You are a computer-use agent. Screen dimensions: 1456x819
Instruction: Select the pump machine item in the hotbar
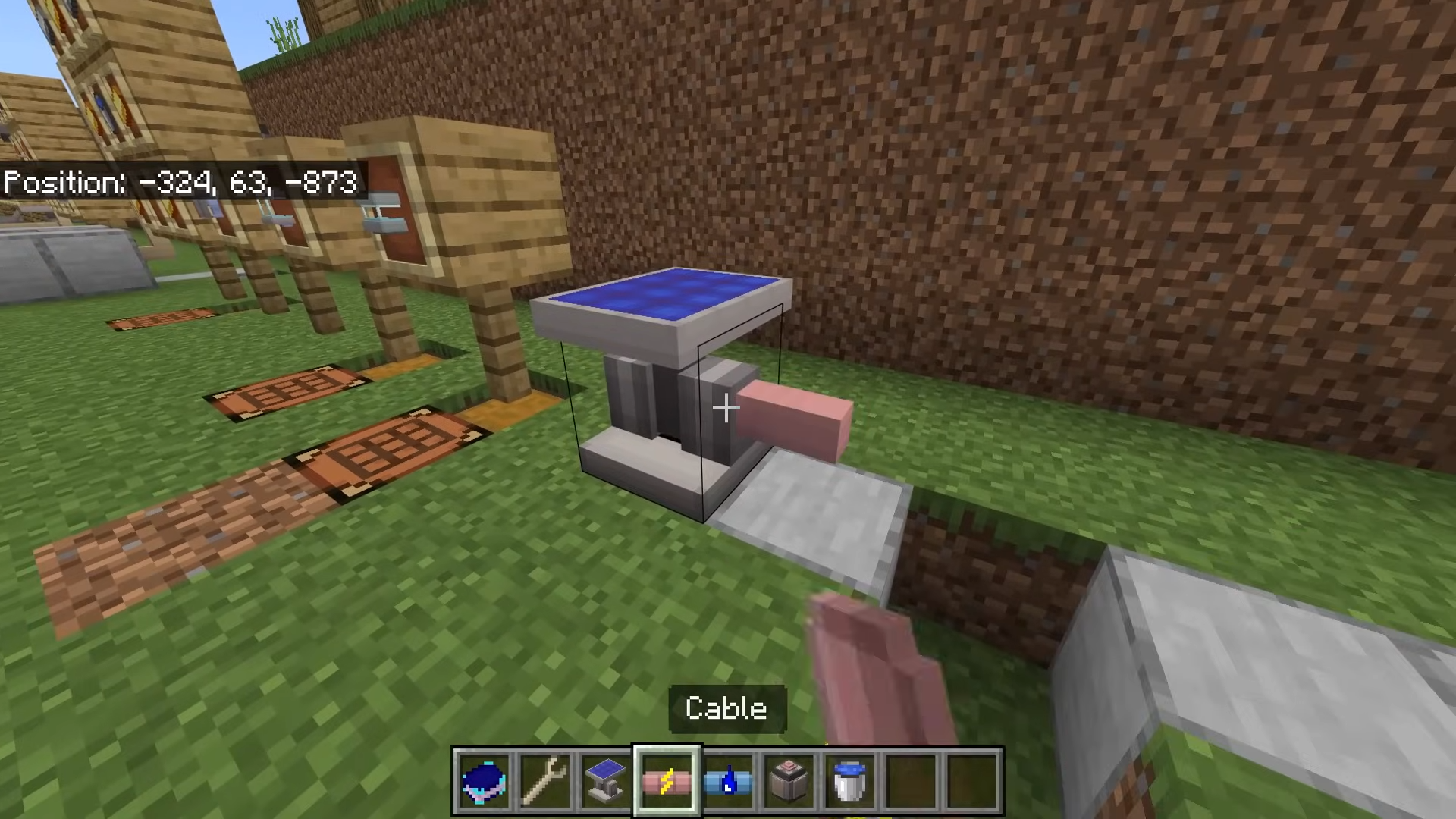coord(789,780)
